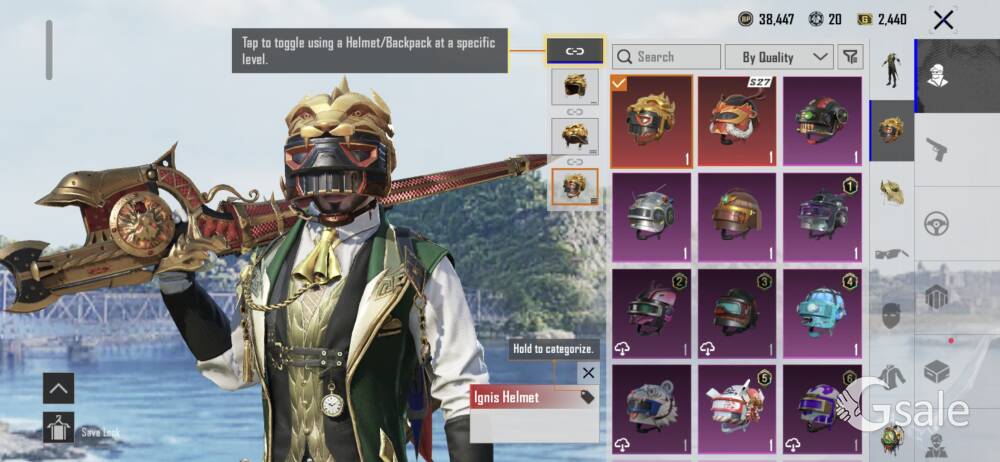Open the crate box section
The height and width of the screenshot is (462, 1000).
(x=937, y=371)
